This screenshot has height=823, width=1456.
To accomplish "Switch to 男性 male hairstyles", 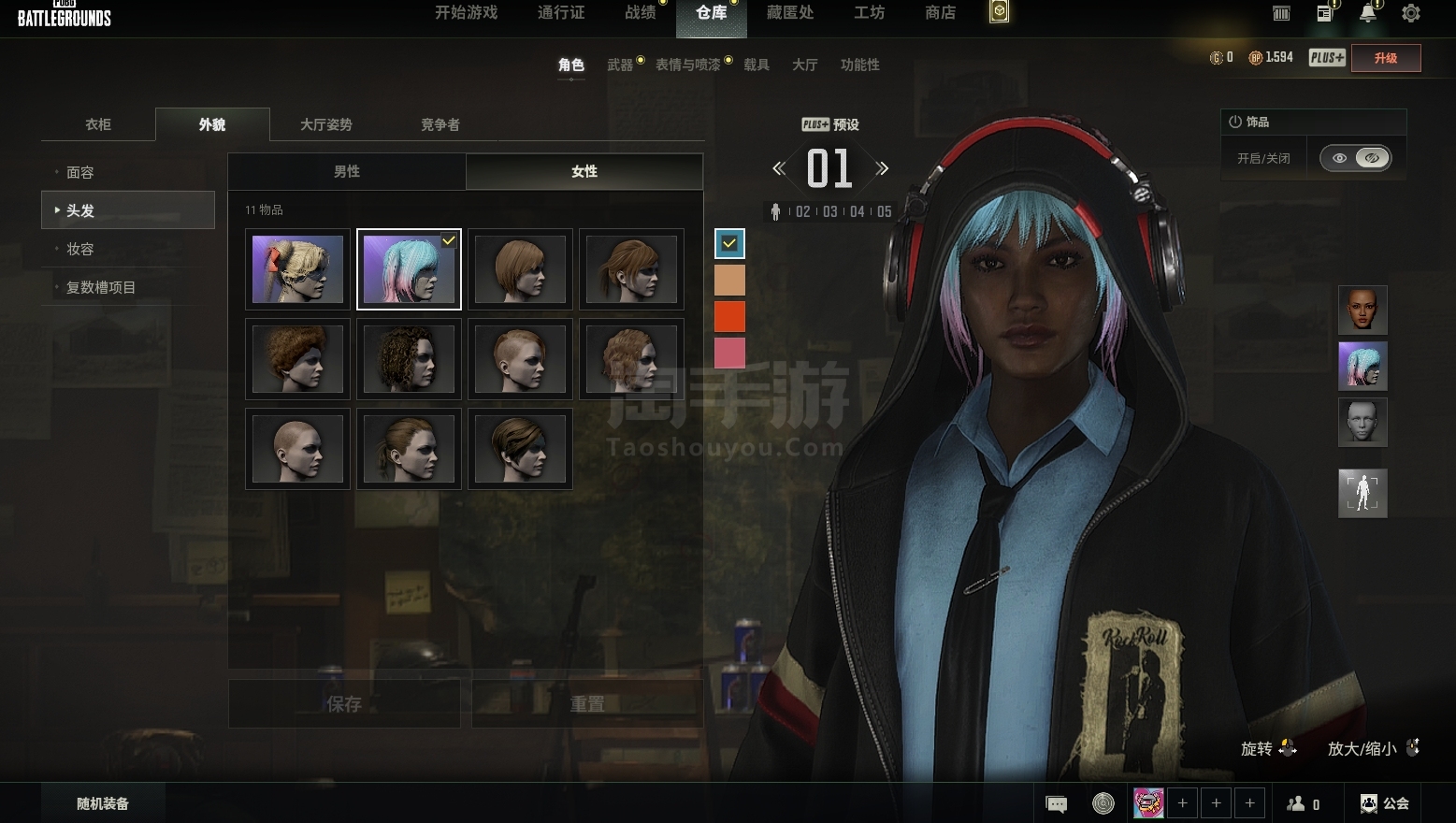I will point(347,171).
